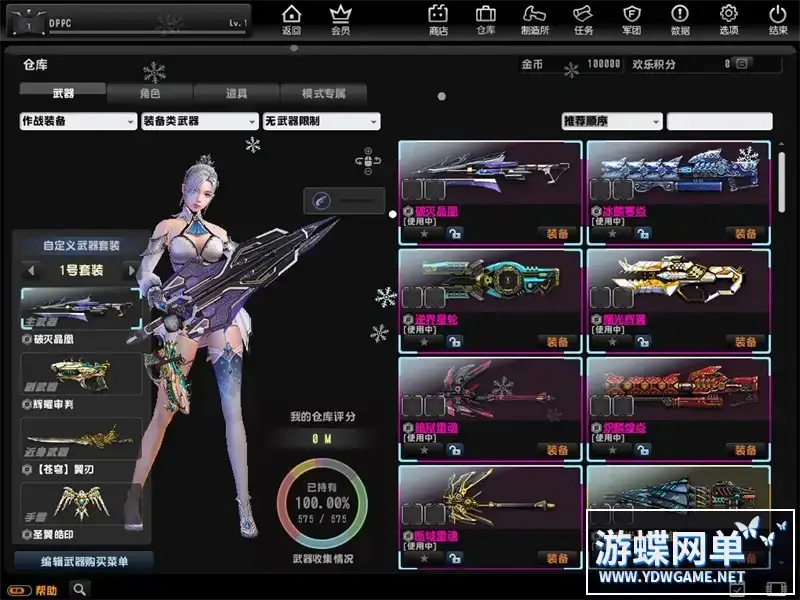Image resolution: width=800 pixels, height=600 pixels.
Task: Expand the 作战装备 dropdown filter
Action: 78,121
